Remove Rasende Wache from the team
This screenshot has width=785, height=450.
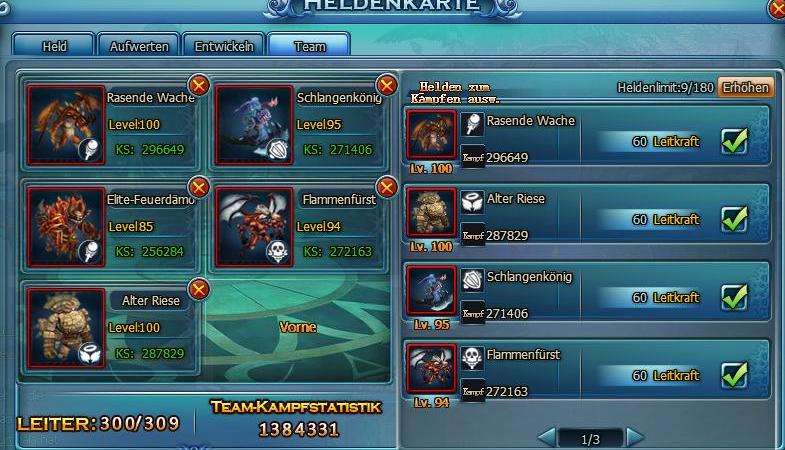[198, 86]
